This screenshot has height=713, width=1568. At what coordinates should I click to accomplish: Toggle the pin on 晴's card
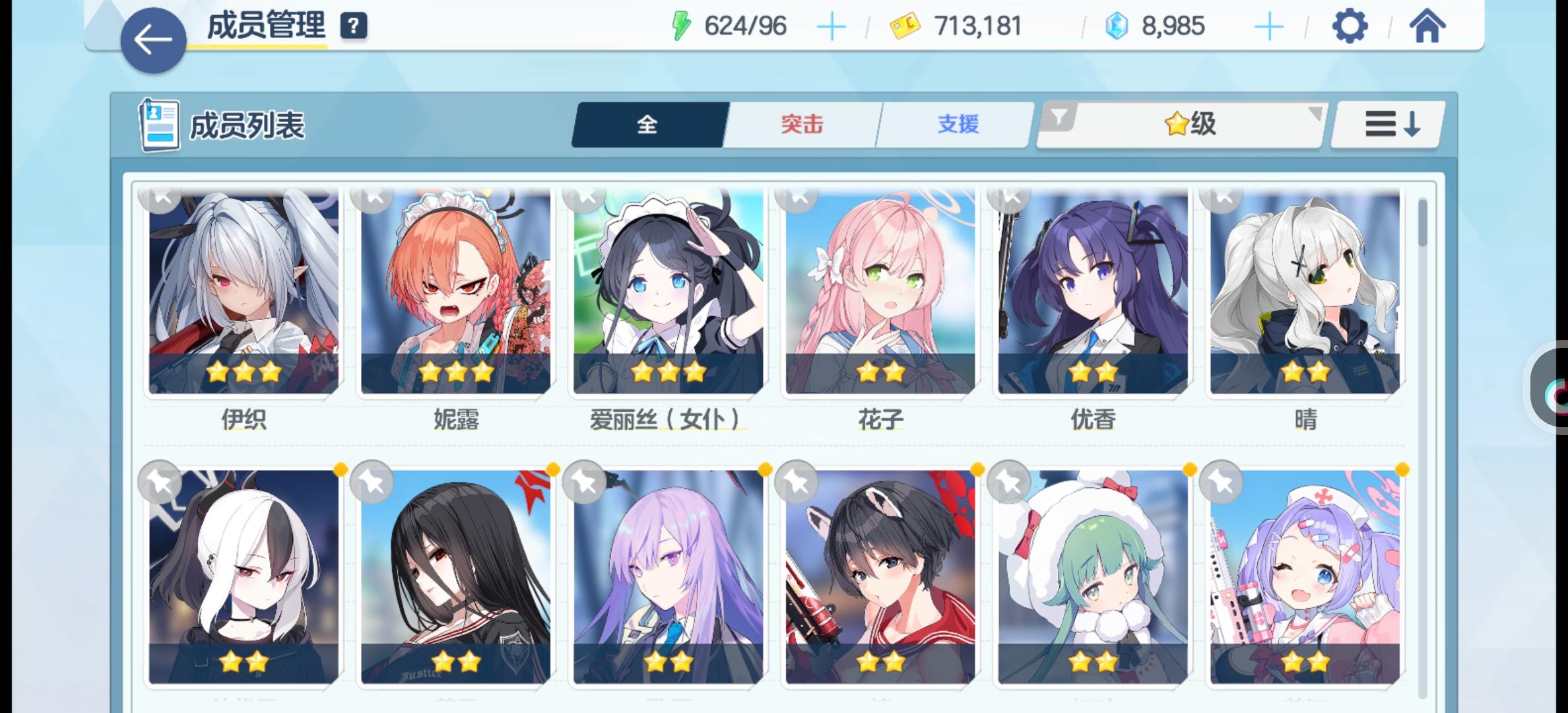click(1224, 198)
